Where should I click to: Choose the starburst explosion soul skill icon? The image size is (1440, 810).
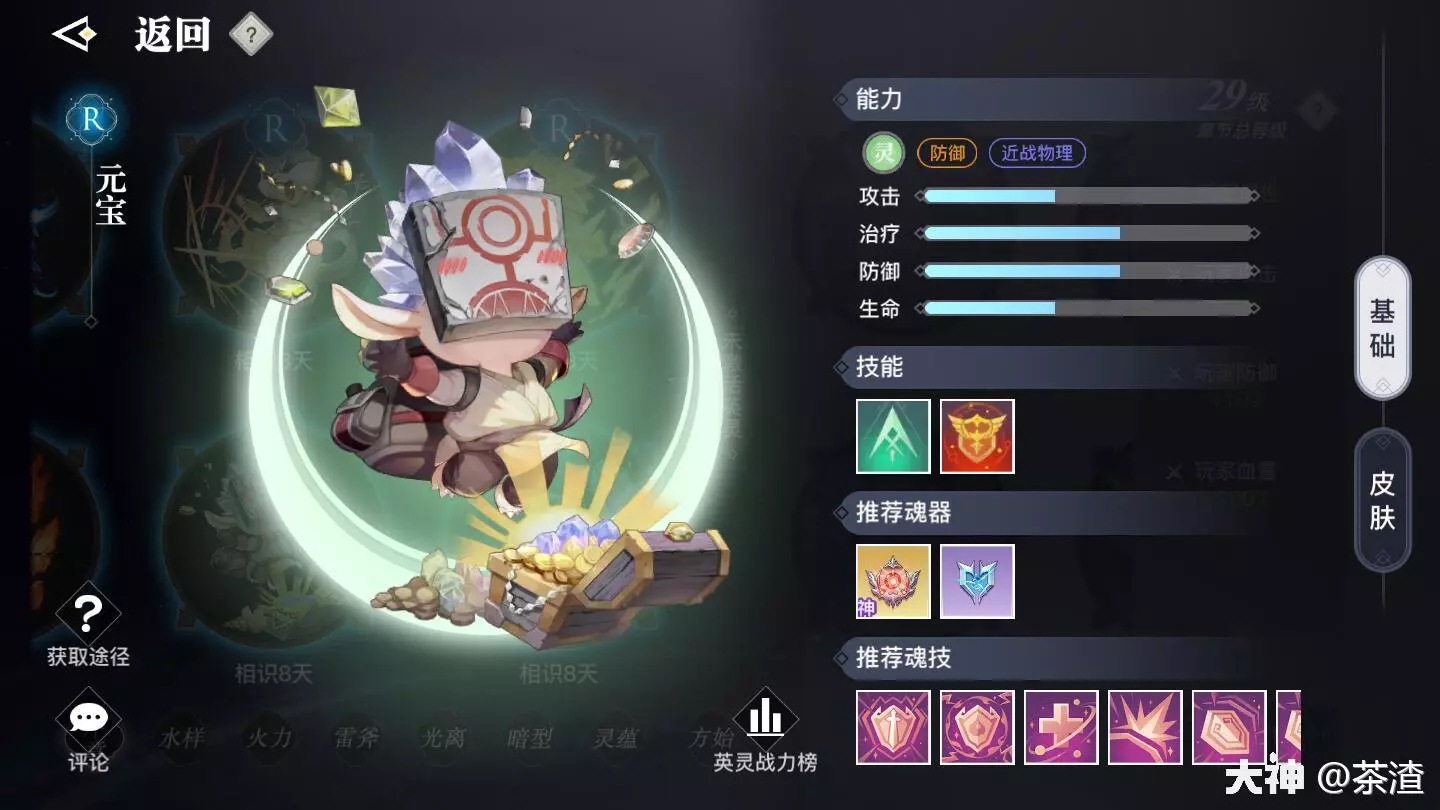(x=1145, y=727)
